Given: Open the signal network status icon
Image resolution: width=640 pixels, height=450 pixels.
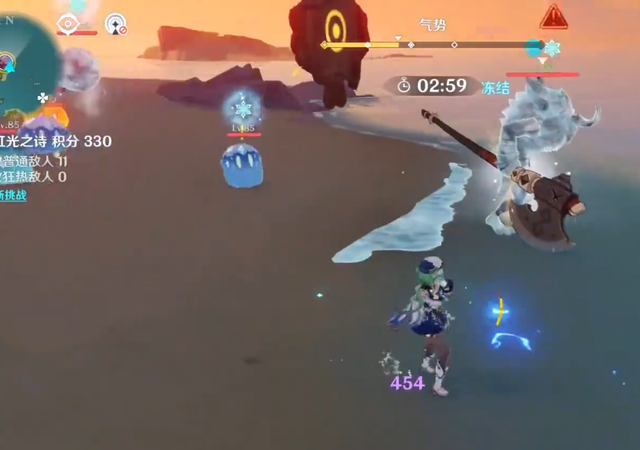Looking at the screenshot, I should (x=116, y=24).
